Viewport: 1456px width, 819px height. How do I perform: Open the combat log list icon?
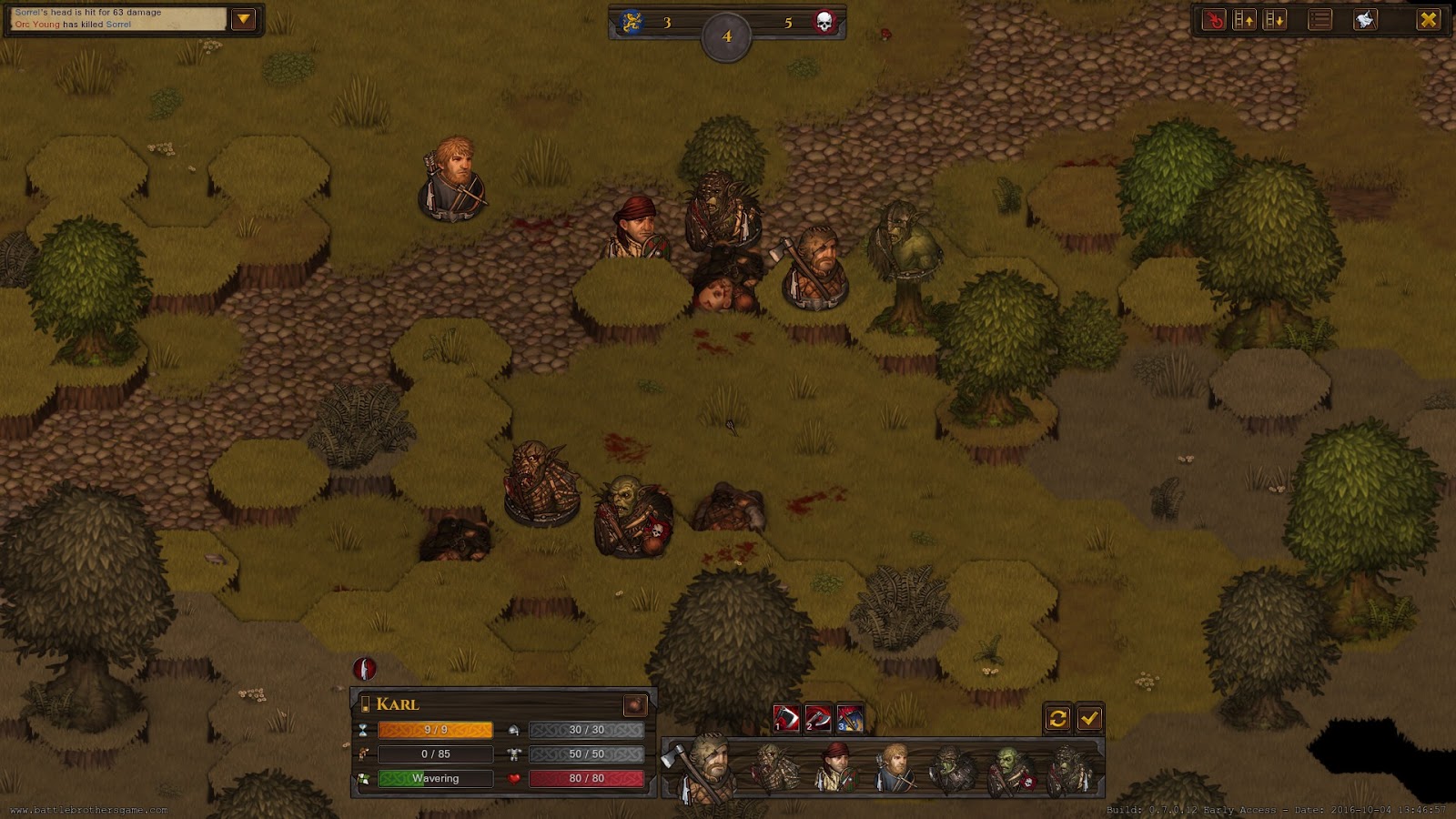[x=1319, y=18]
